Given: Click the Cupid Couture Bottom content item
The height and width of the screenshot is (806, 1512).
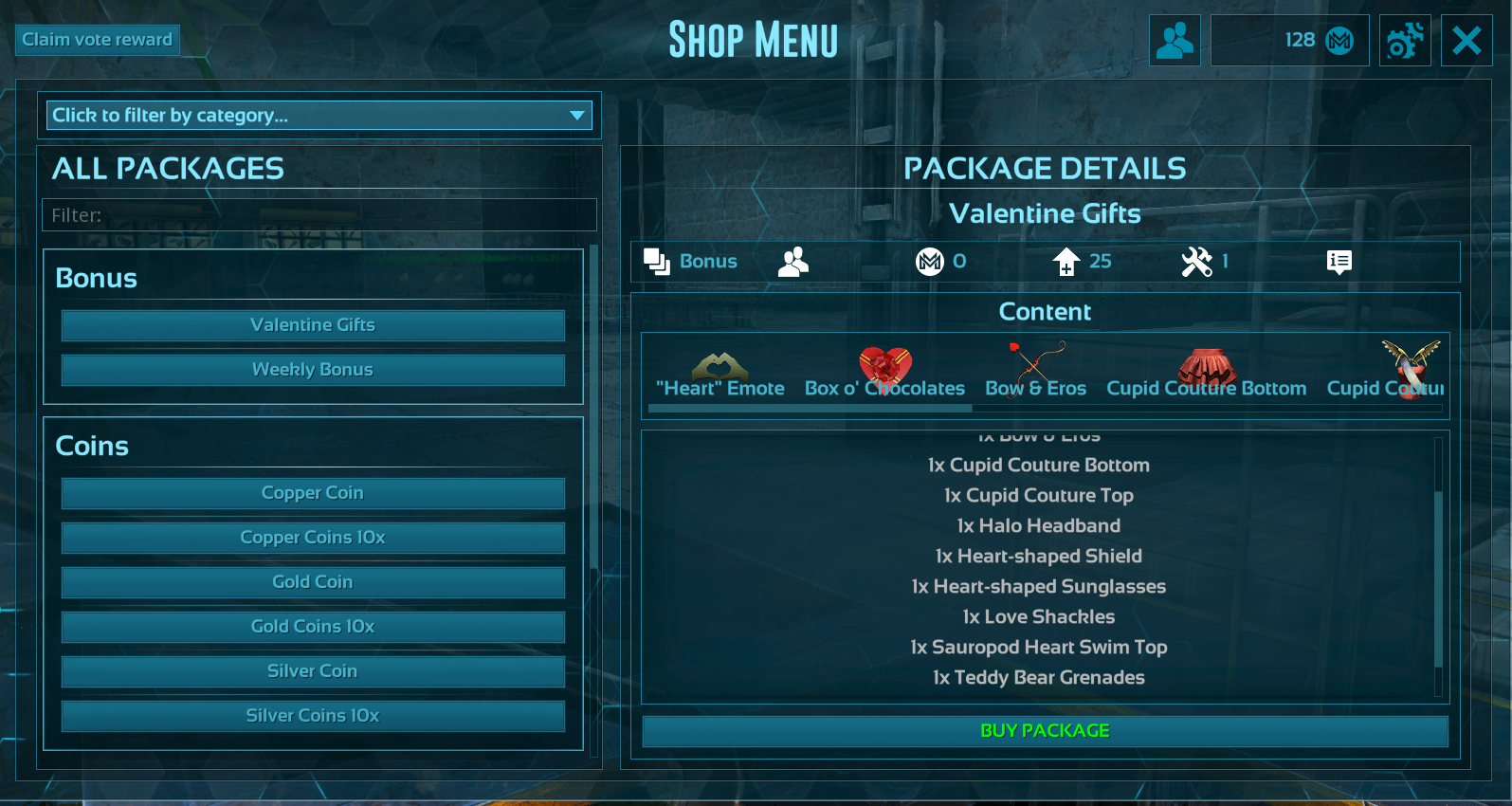Looking at the screenshot, I should click(x=1206, y=376).
